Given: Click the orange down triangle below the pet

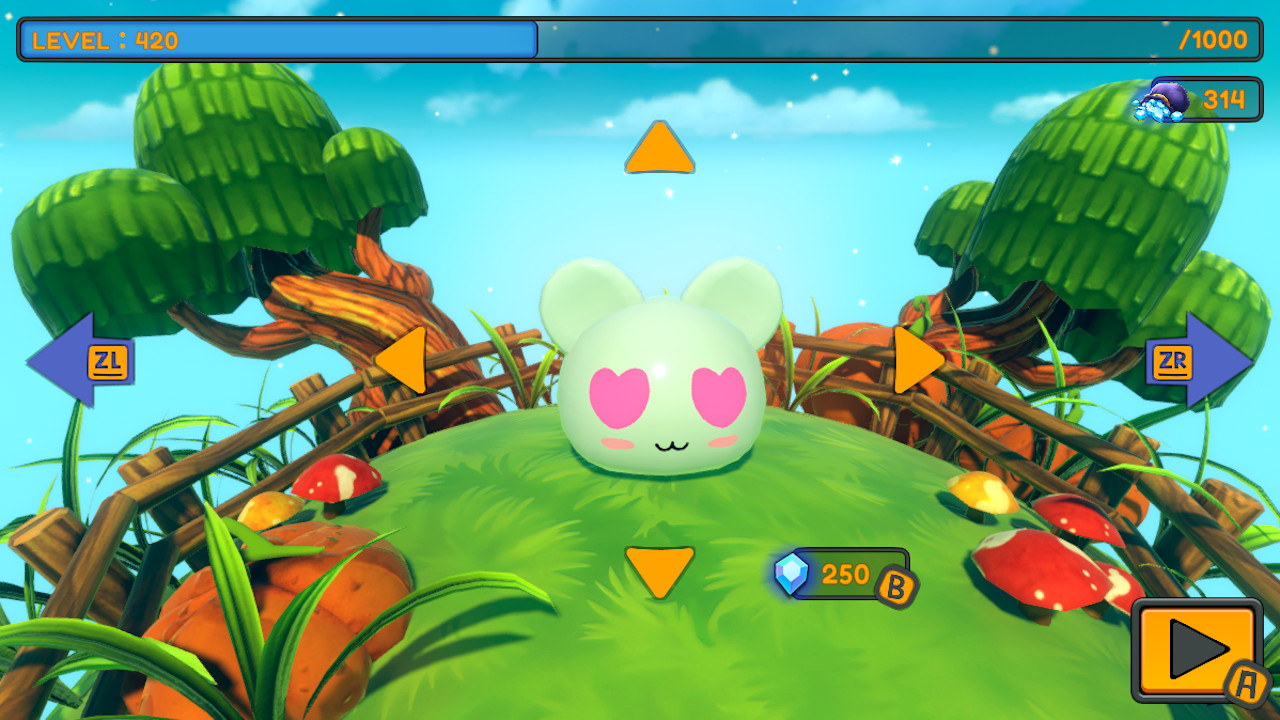Looking at the screenshot, I should click(658, 570).
